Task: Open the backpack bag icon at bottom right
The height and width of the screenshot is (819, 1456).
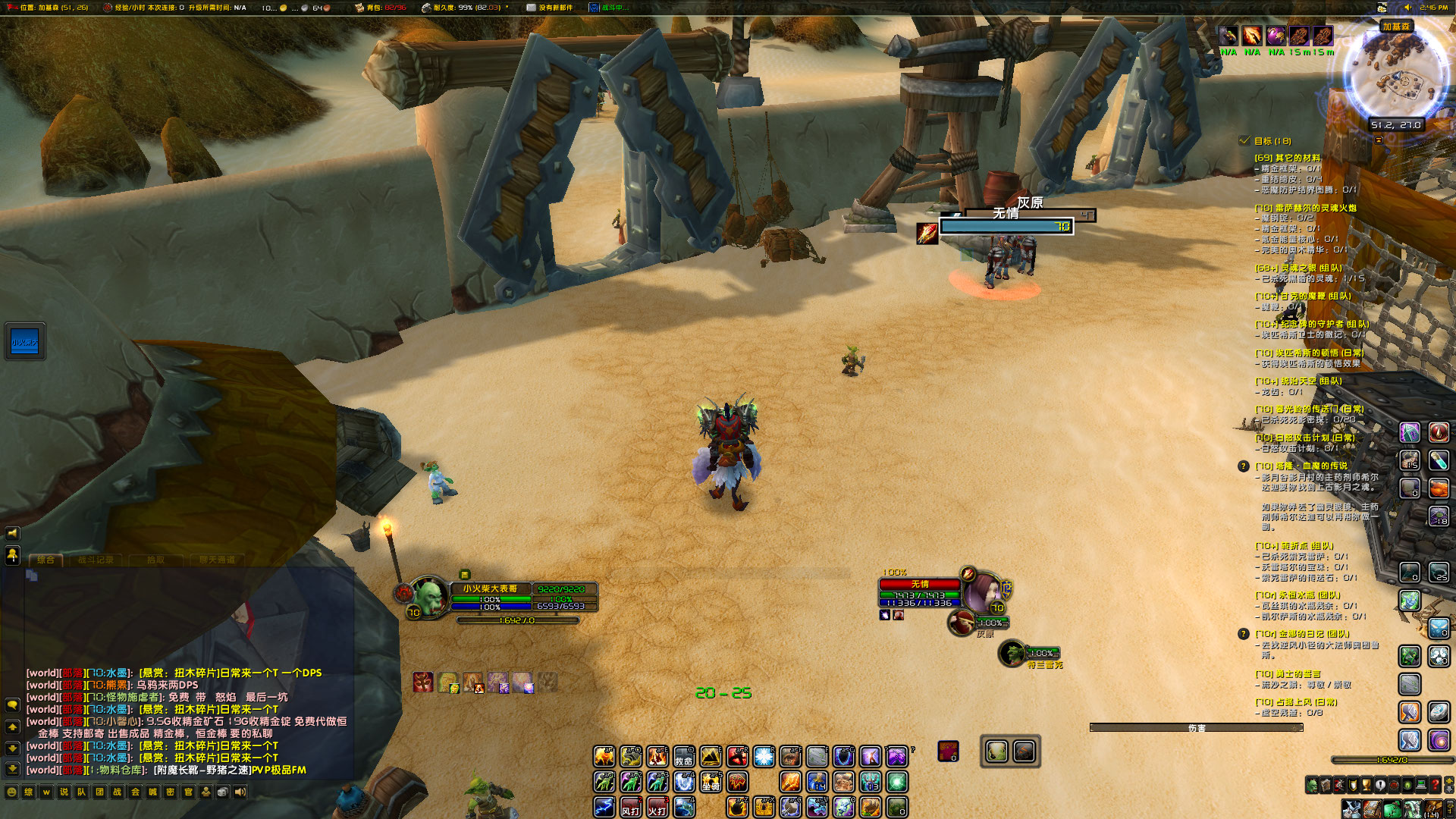Action: pyautogui.click(x=1432, y=810)
